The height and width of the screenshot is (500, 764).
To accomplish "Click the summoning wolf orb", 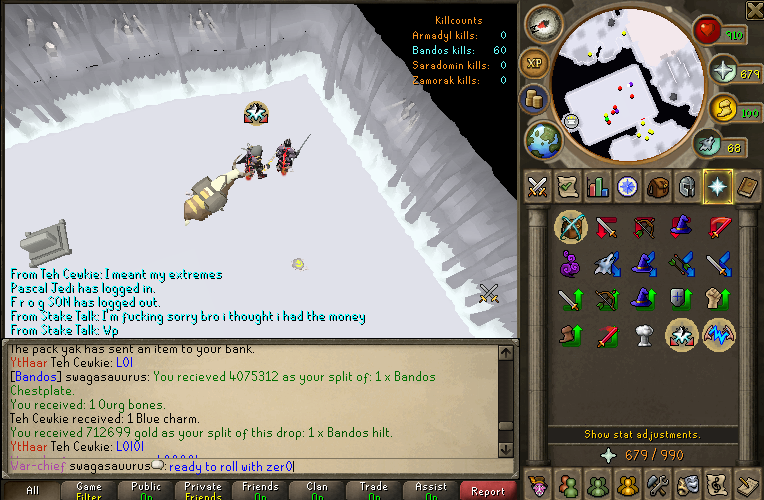I will (x=708, y=145).
